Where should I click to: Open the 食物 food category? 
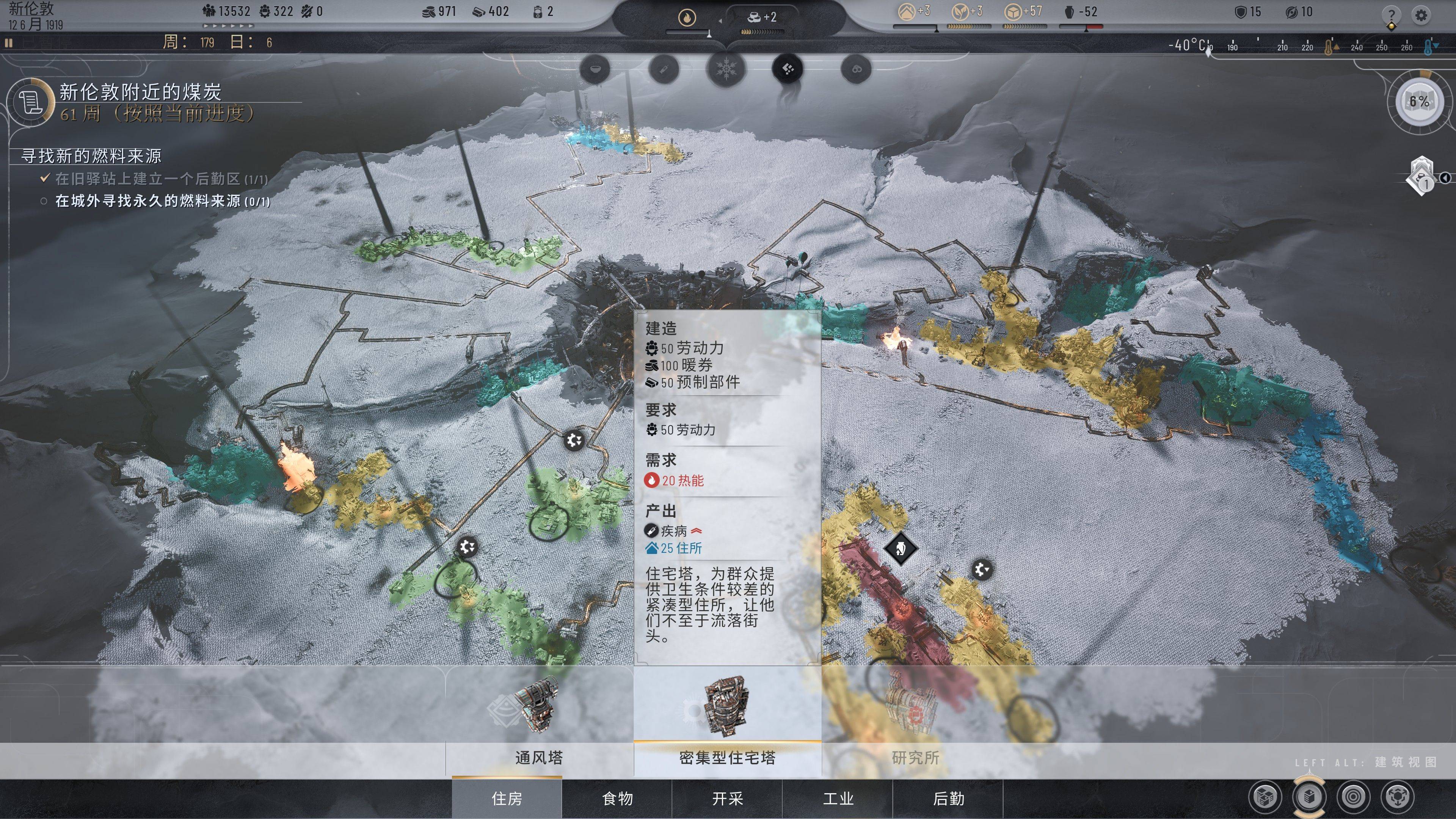coord(617,798)
